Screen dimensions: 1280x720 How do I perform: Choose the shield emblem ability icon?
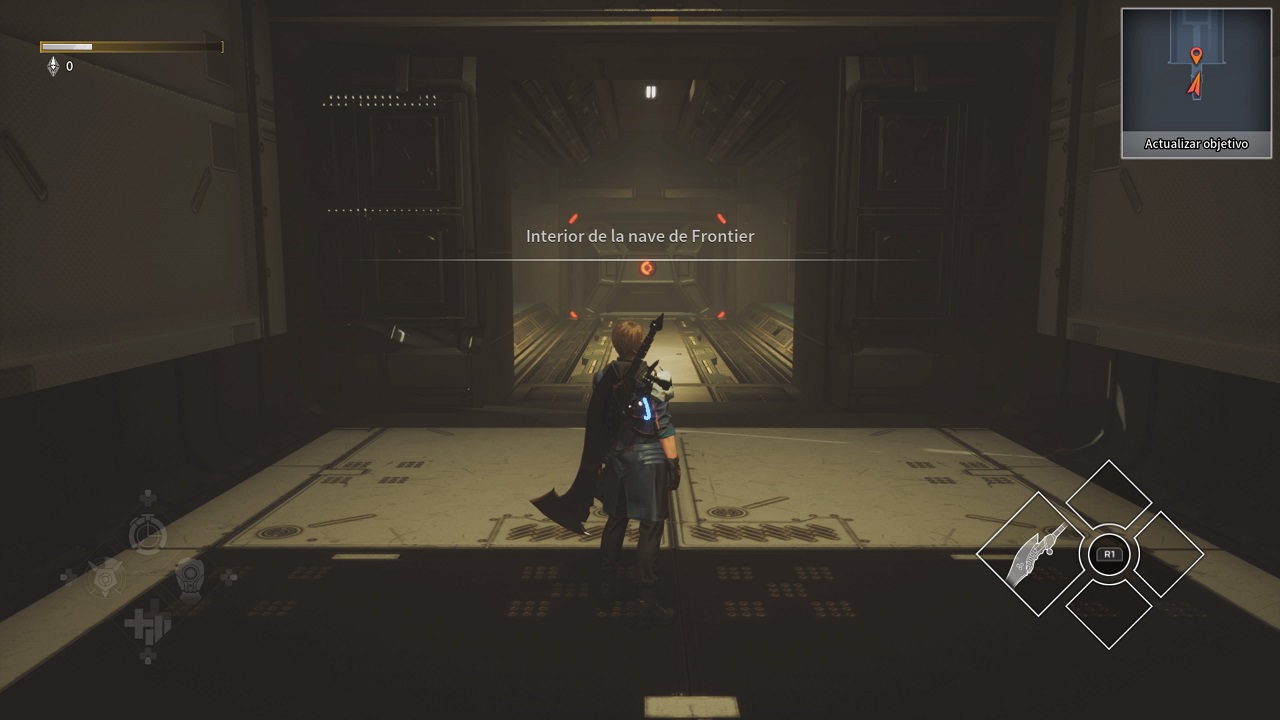click(x=105, y=577)
